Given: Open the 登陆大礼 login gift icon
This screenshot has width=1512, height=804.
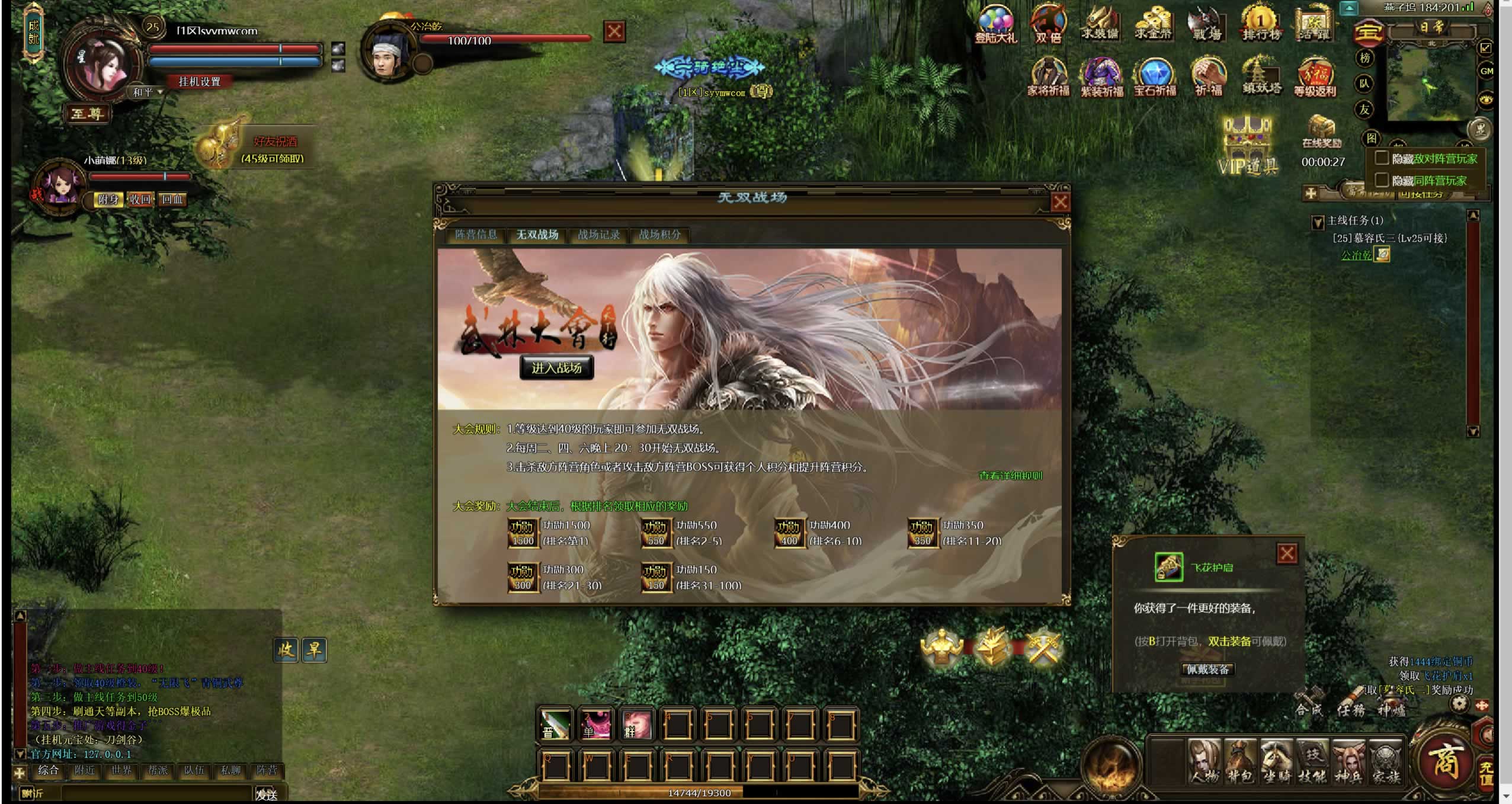Looking at the screenshot, I should [995, 25].
